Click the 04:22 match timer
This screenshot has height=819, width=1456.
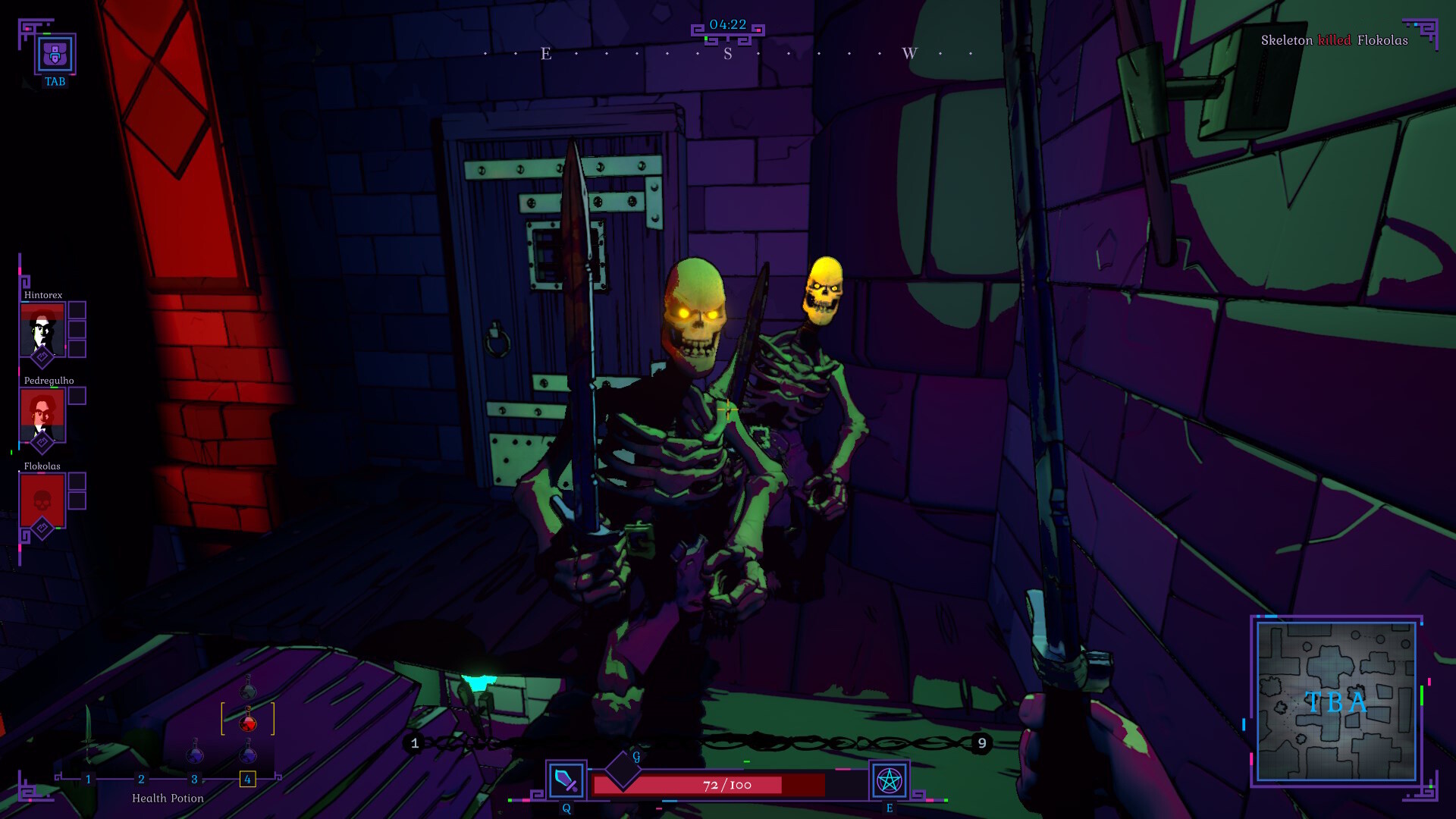pos(726,23)
